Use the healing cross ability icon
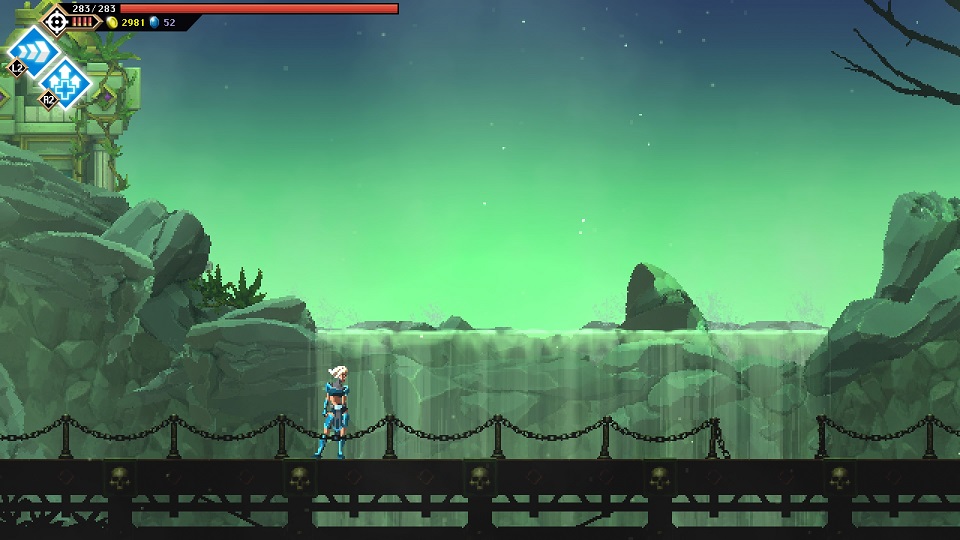Screen dimensions: 960x540 (x=66, y=80)
